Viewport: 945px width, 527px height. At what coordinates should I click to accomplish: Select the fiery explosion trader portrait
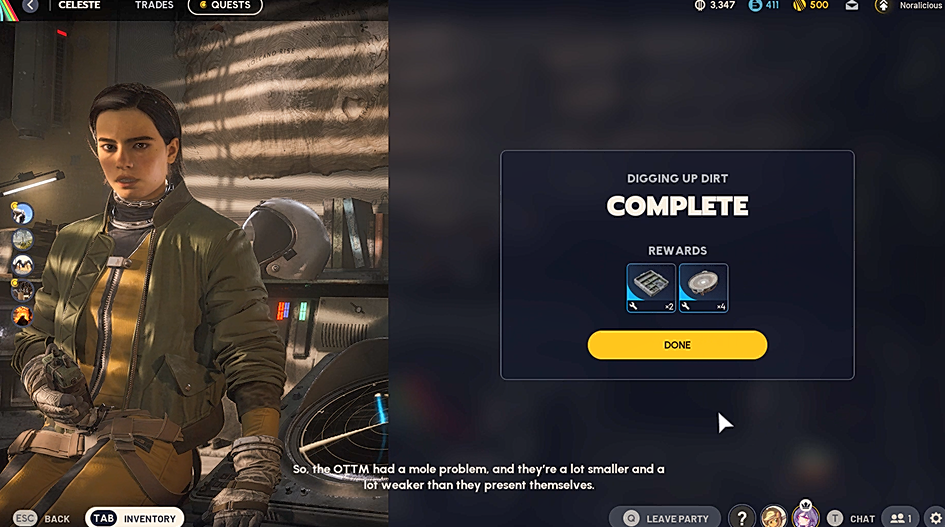click(22, 316)
